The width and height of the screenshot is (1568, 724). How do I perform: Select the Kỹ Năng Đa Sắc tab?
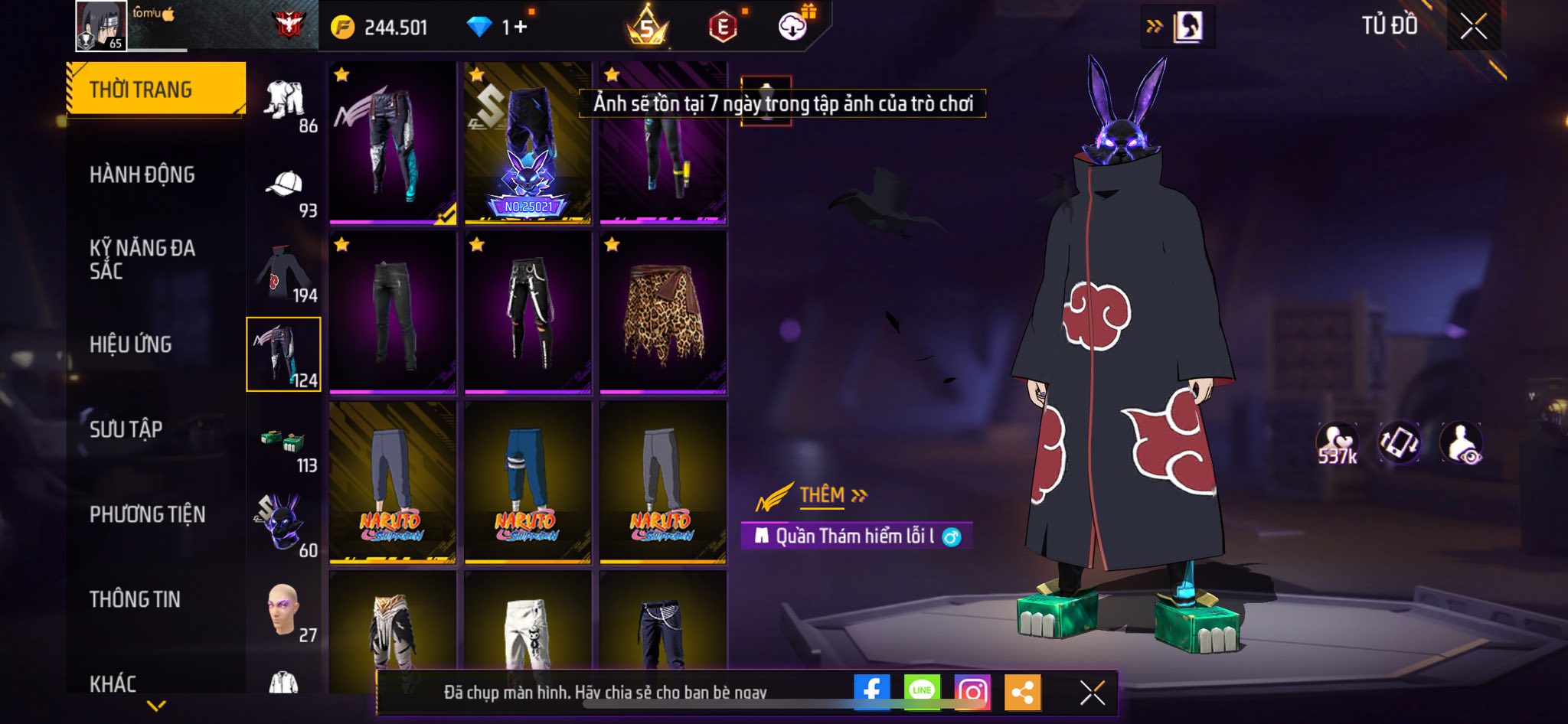pos(142,259)
